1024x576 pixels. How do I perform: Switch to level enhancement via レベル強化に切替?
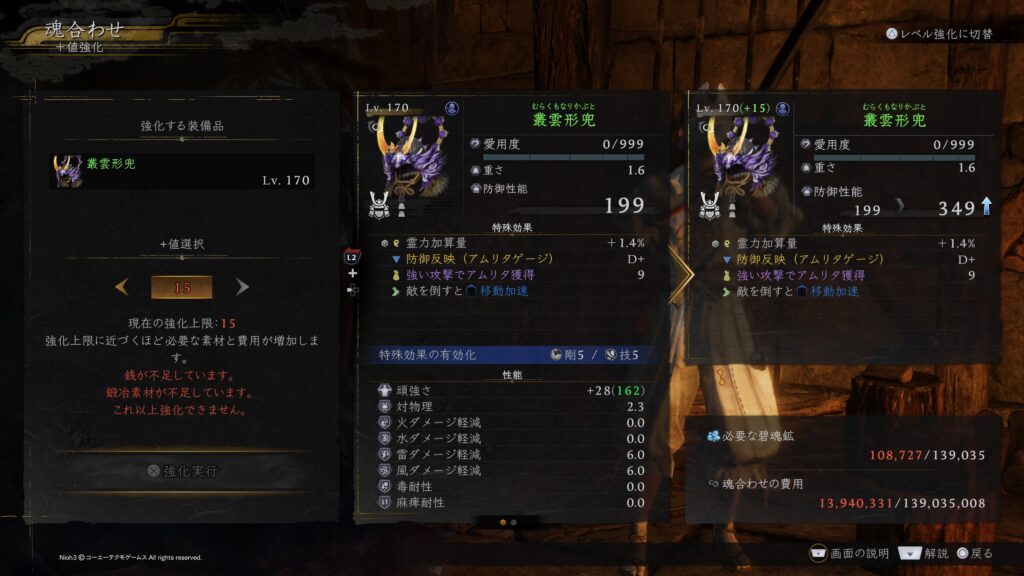(x=939, y=33)
